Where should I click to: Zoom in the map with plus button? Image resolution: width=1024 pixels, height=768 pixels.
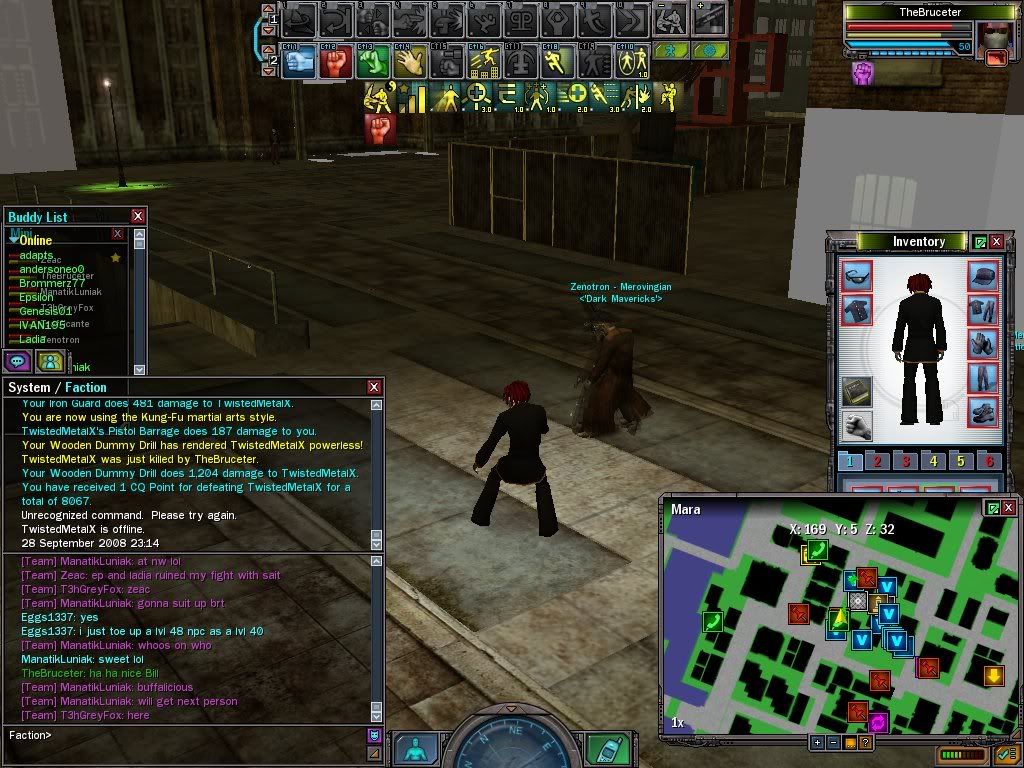tap(817, 742)
